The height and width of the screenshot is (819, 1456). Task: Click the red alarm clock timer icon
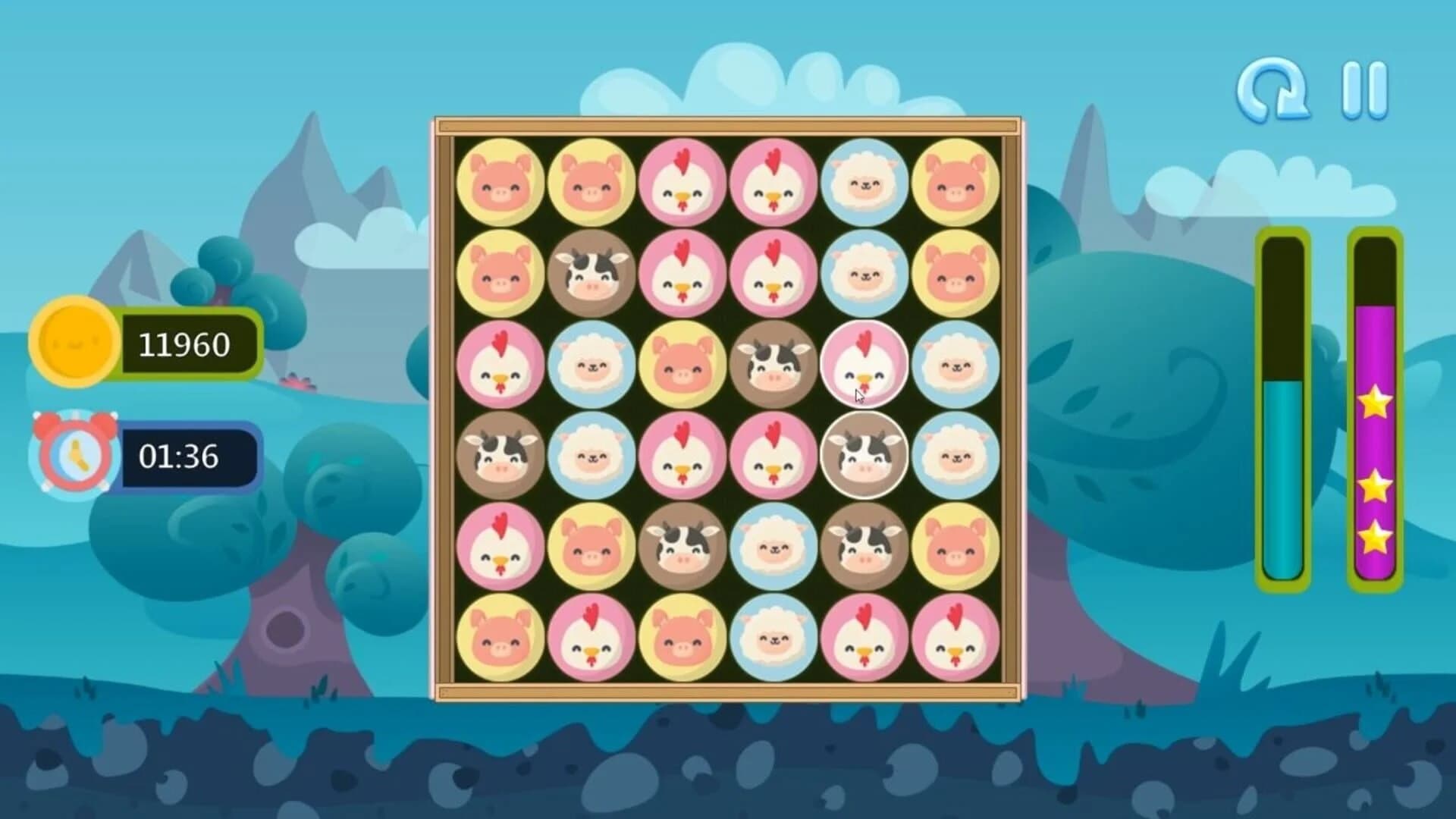pyautogui.click(x=76, y=453)
